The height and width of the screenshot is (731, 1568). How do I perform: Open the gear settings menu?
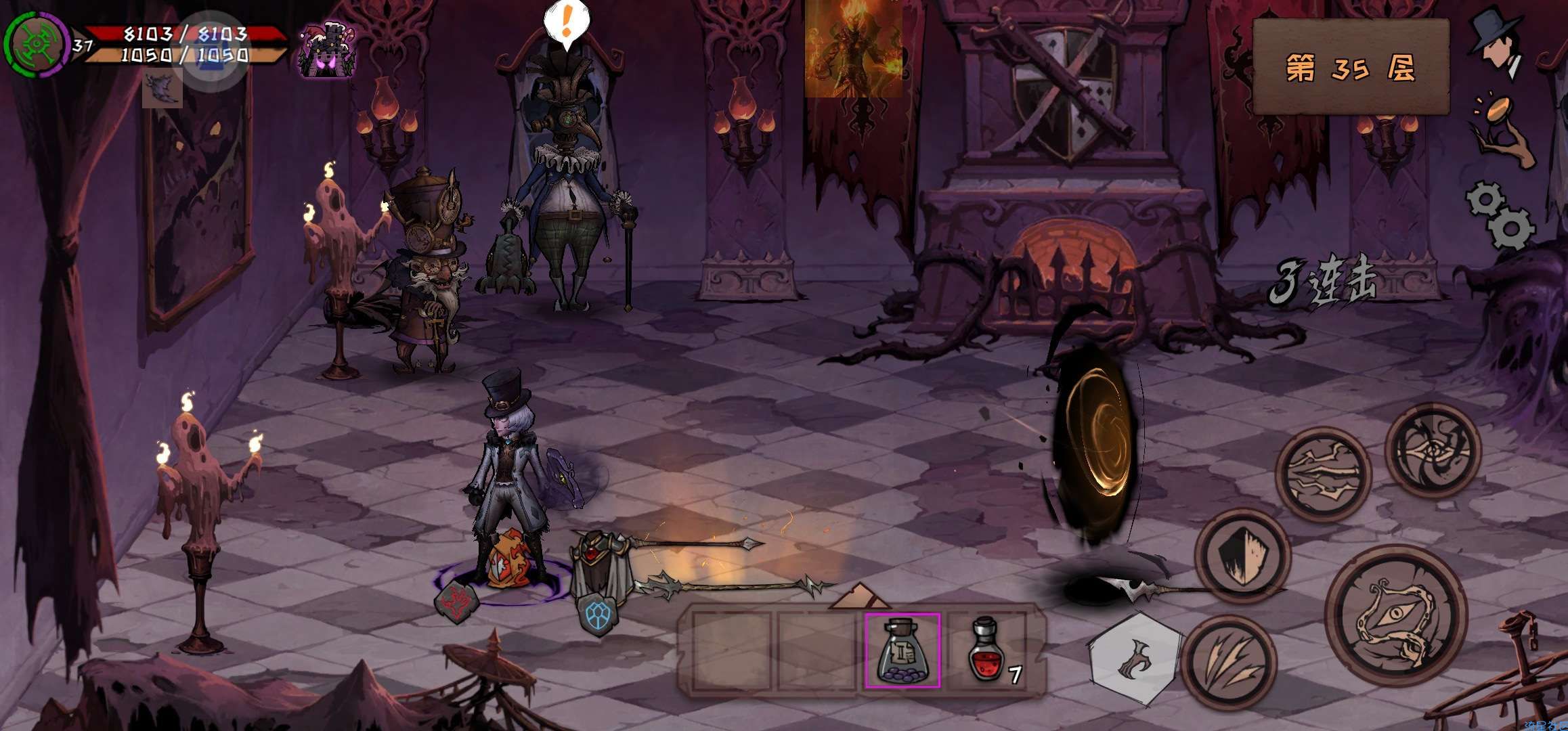tap(1501, 215)
